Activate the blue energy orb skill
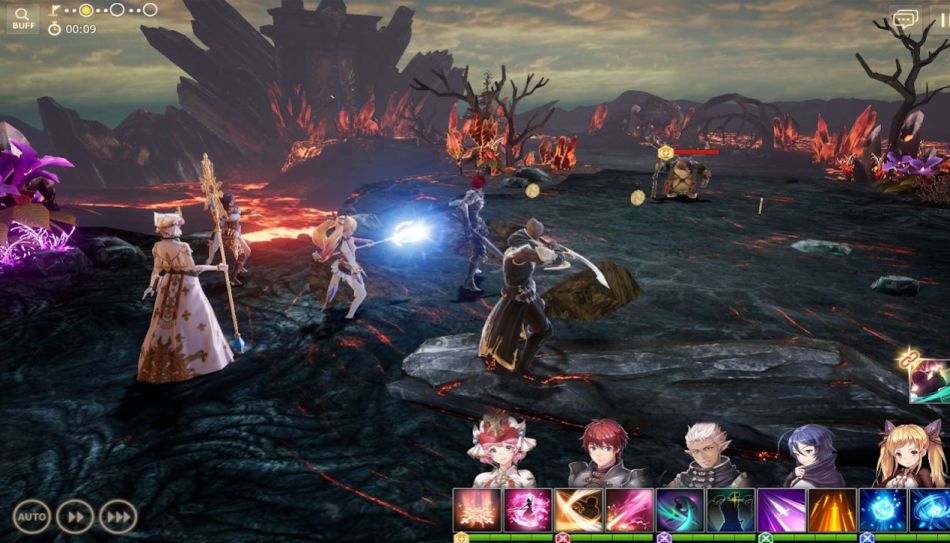Screen dimensions: 950x543 [x=884, y=510]
